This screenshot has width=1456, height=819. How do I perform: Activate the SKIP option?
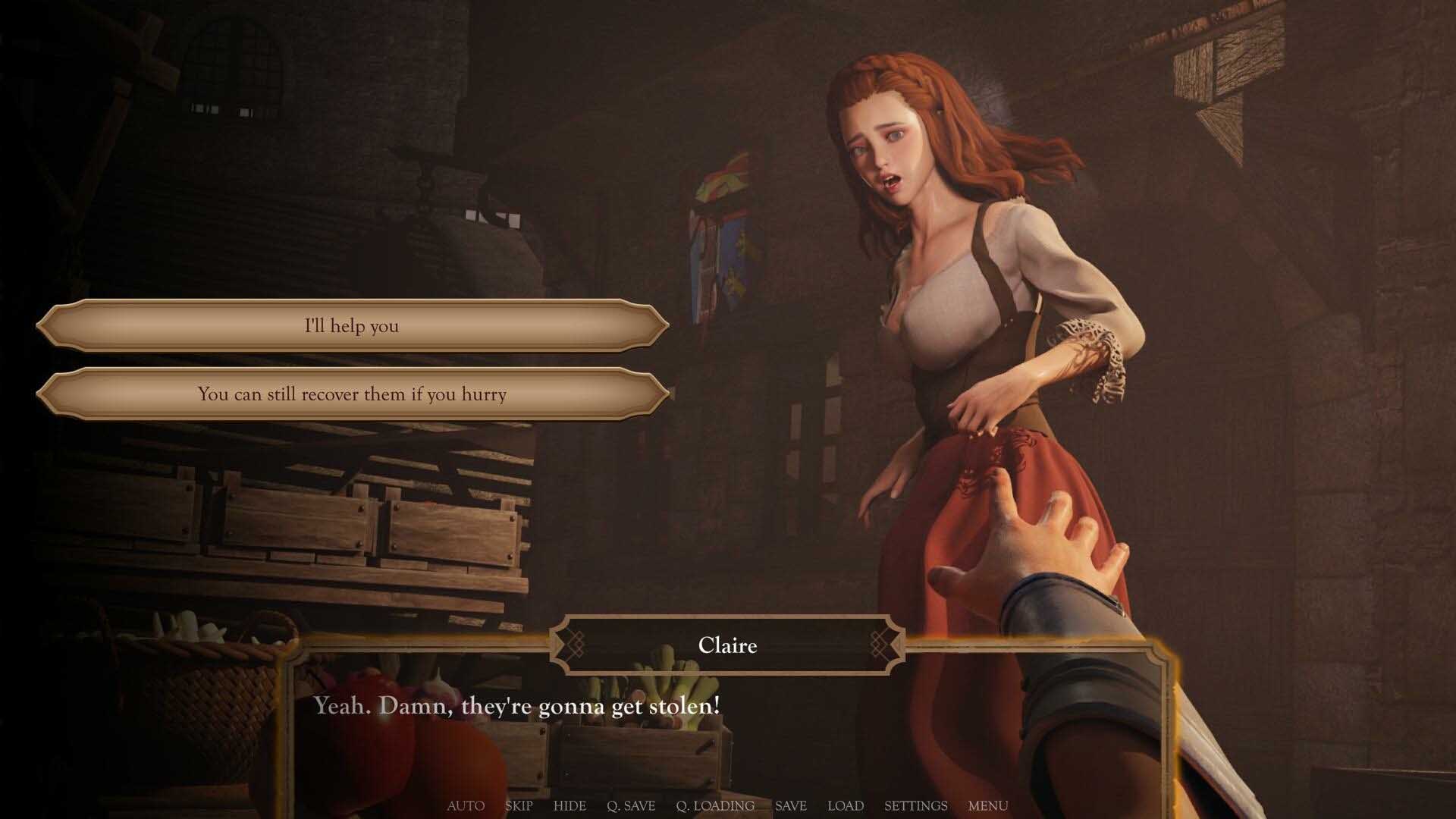coord(519,806)
